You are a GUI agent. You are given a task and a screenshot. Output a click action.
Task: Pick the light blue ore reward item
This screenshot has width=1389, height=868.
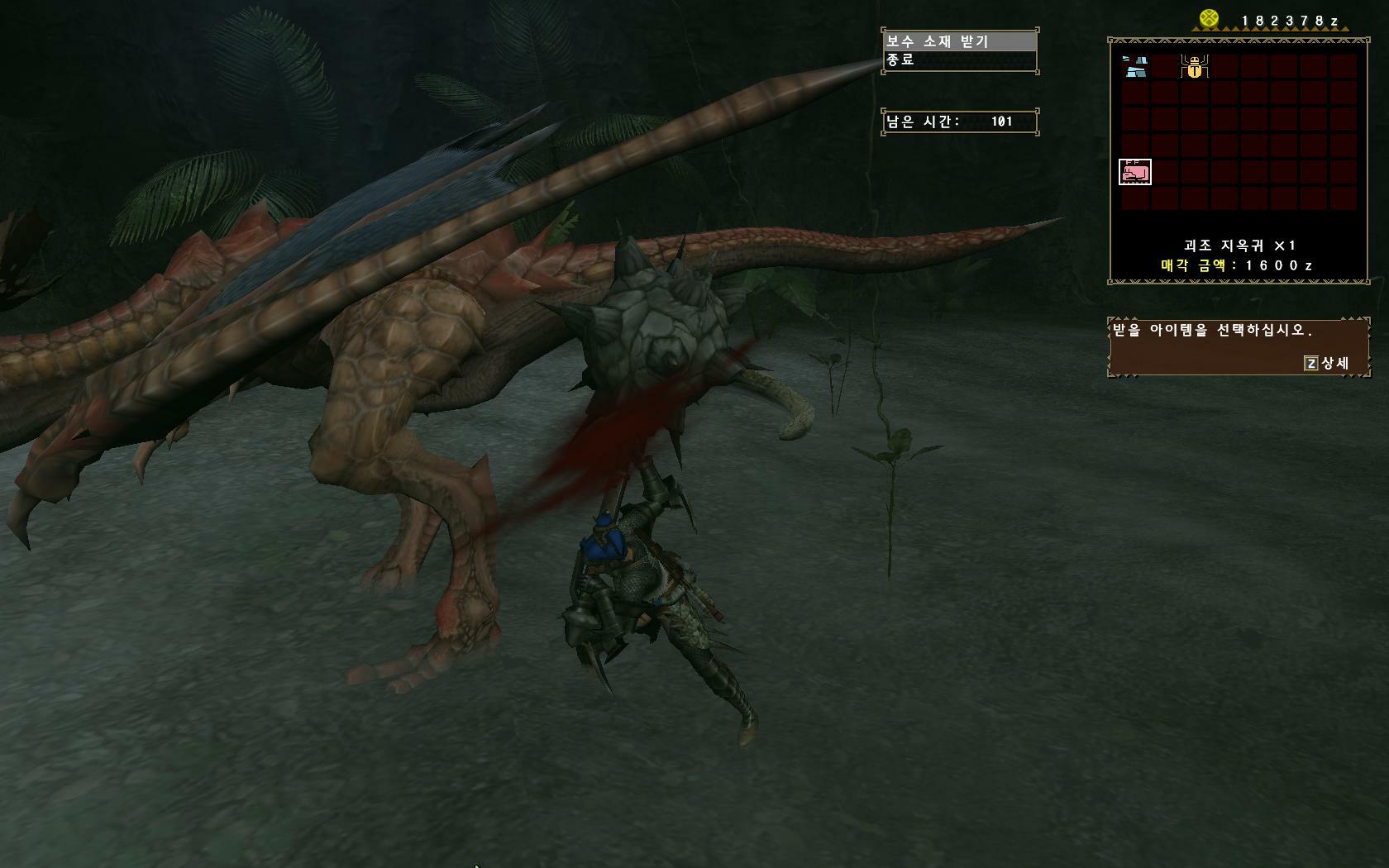click(1135, 66)
